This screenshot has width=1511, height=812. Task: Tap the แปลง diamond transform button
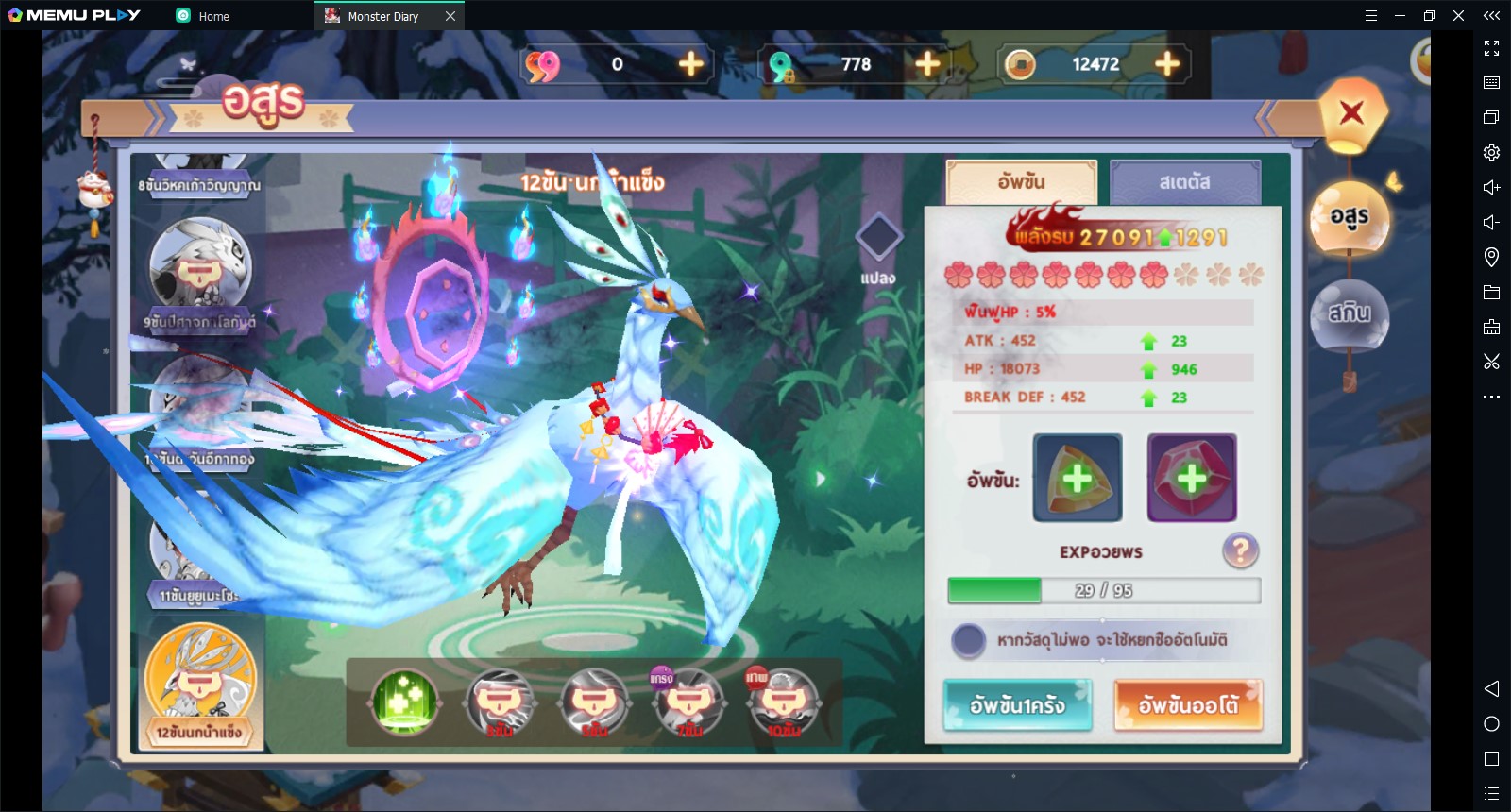tap(878, 238)
